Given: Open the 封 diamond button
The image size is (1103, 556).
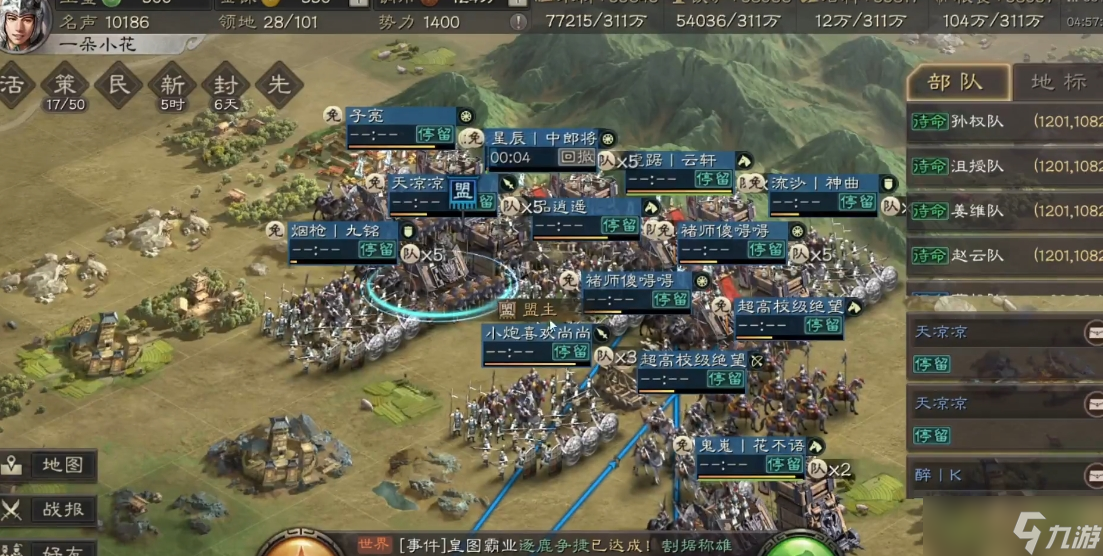Looking at the screenshot, I should click(x=226, y=85).
